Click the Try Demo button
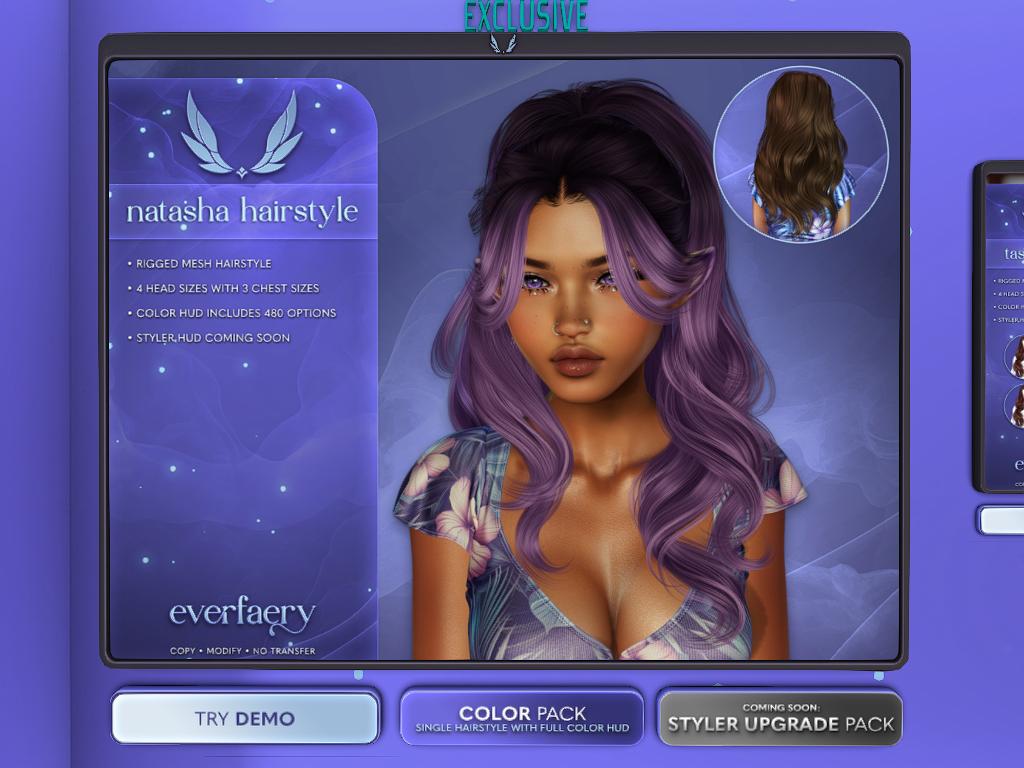The height and width of the screenshot is (768, 1024). [x=245, y=718]
